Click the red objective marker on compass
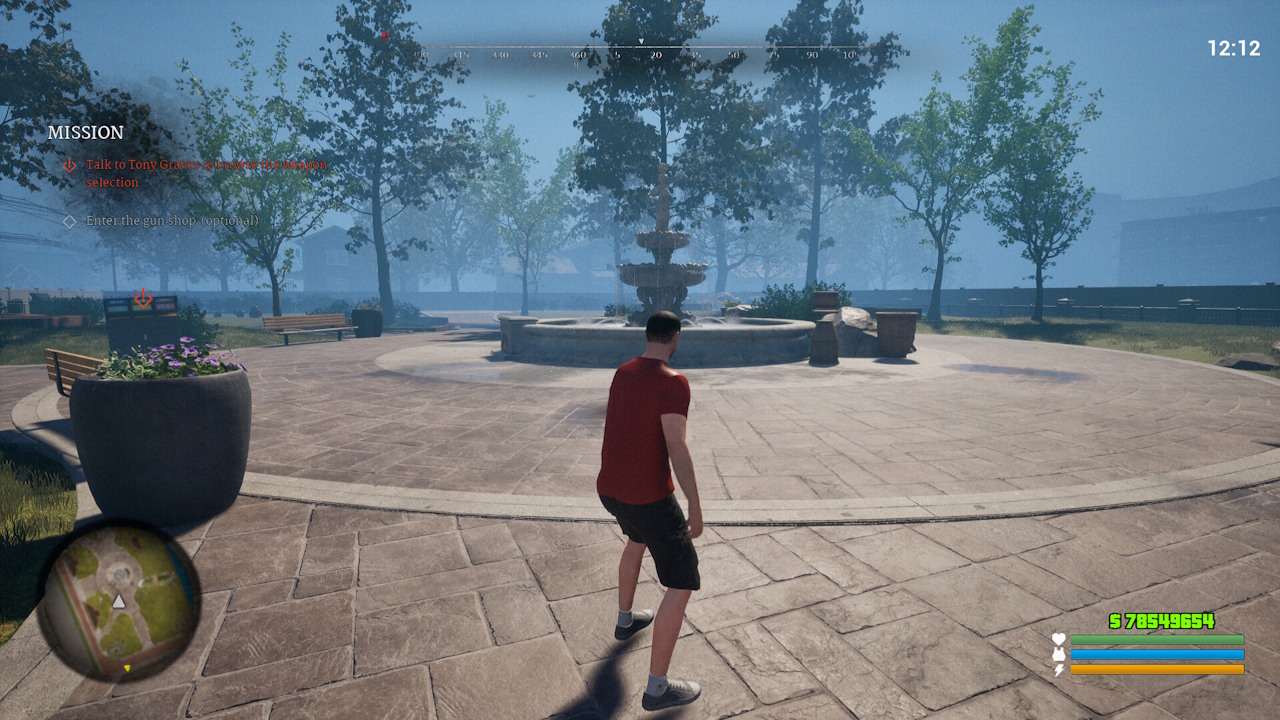The height and width of the screenshot is (720, 1280). coord(385,36)
